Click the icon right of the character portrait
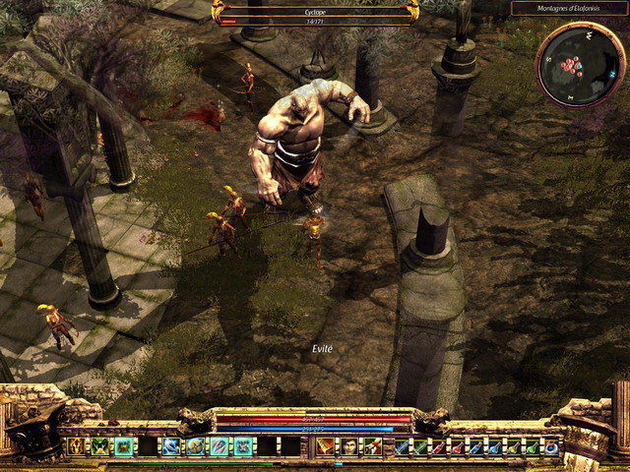This screenshot has width=630, height=472. point(372,446)
